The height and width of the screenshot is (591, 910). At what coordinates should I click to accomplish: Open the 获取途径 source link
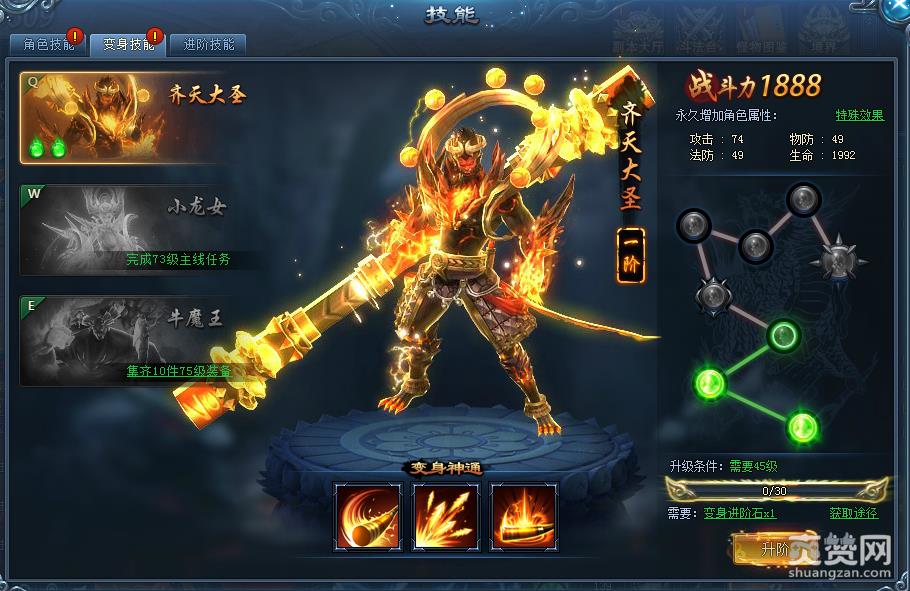853,513
